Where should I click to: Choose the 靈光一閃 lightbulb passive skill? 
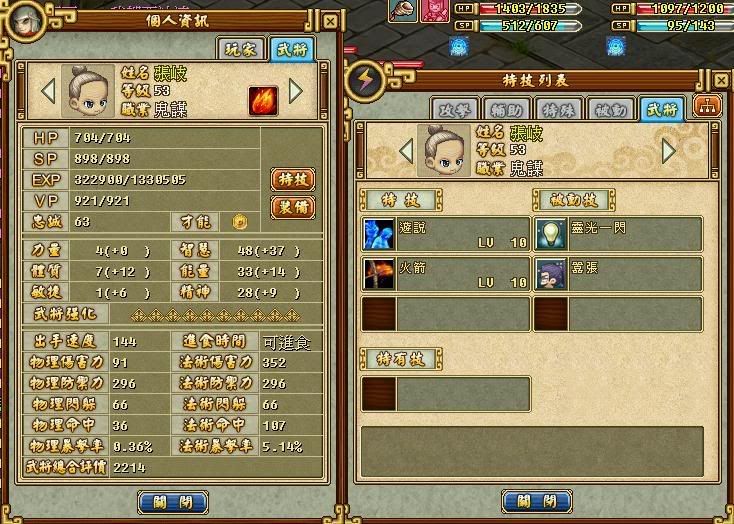[x=550, y=234]
